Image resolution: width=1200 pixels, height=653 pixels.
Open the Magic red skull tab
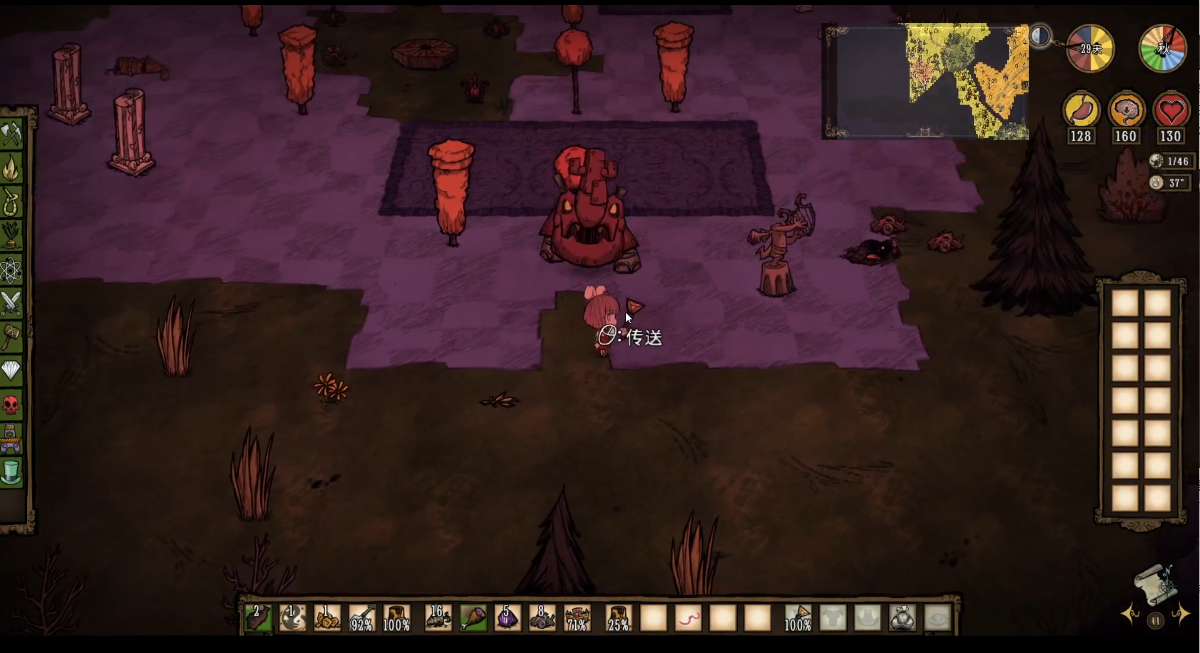pos(12,405)
